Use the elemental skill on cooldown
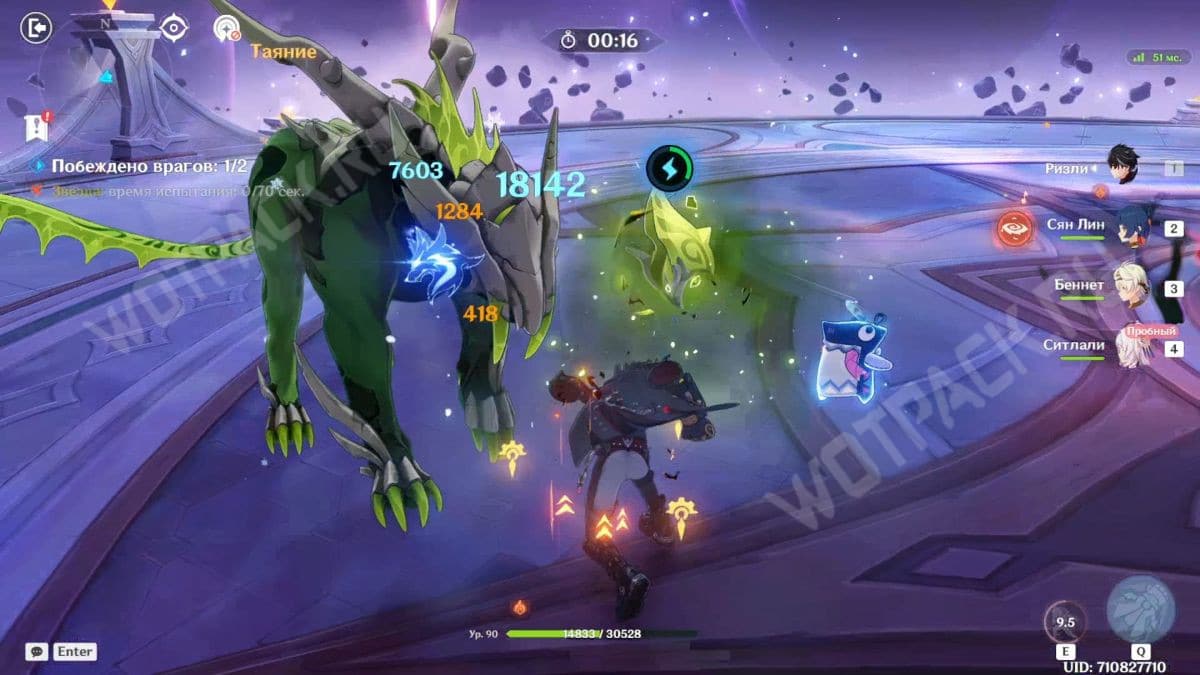Image resolution: width=1200 pixels, height=675 pixels. (x=1065, y=621)
